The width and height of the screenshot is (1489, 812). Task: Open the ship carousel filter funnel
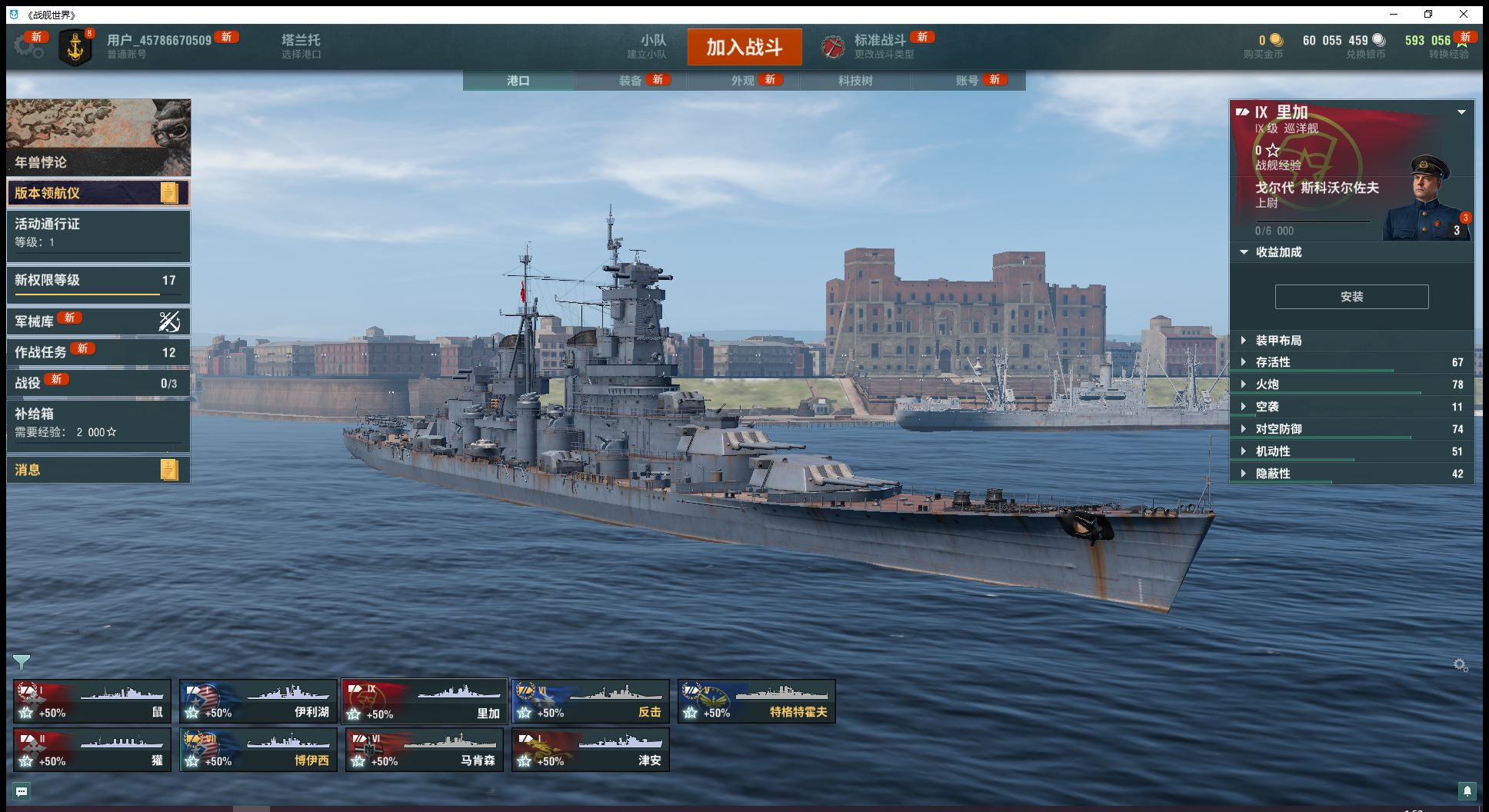pos(22,662)
